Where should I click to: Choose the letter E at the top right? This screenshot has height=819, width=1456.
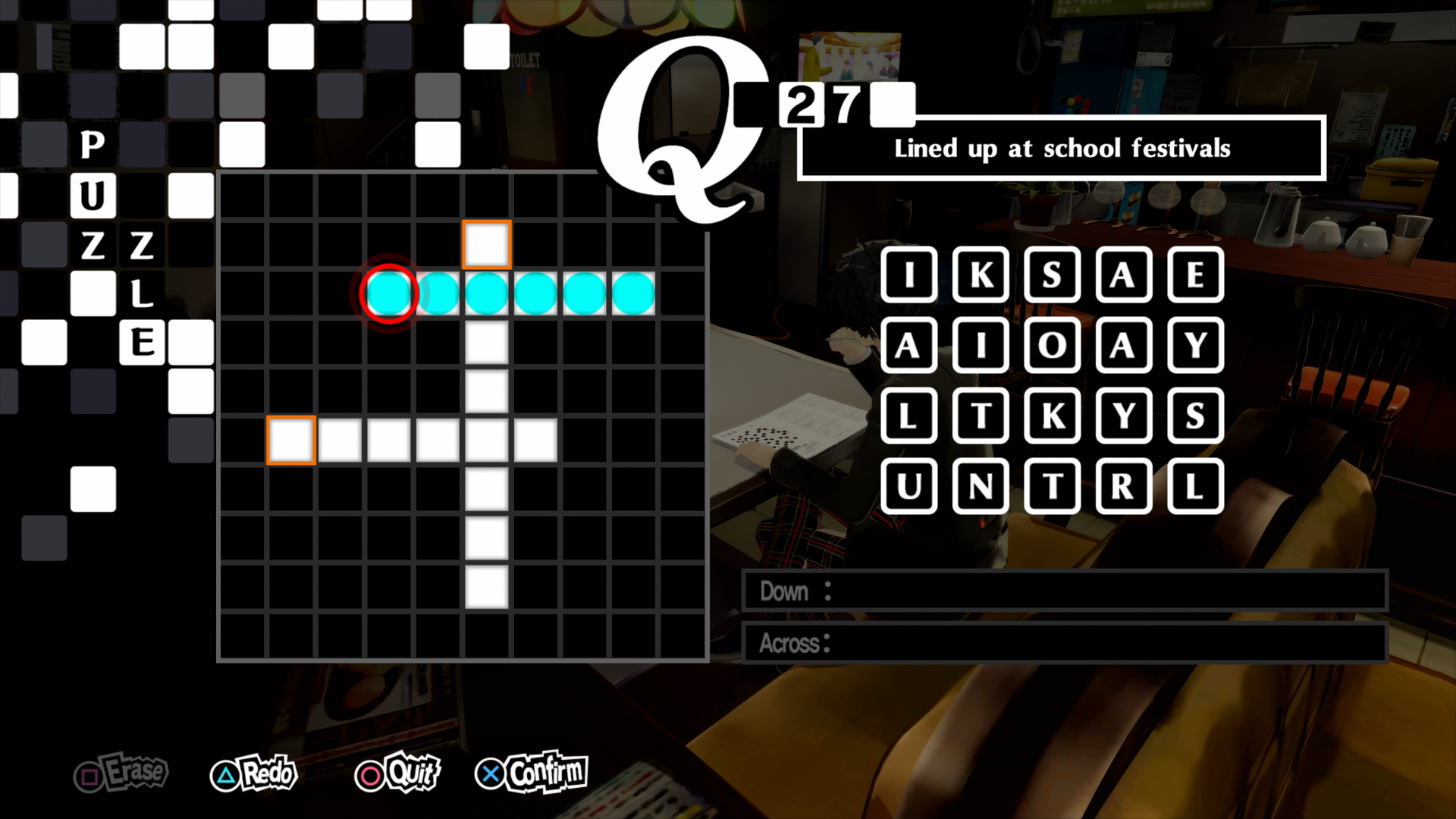1196,275
